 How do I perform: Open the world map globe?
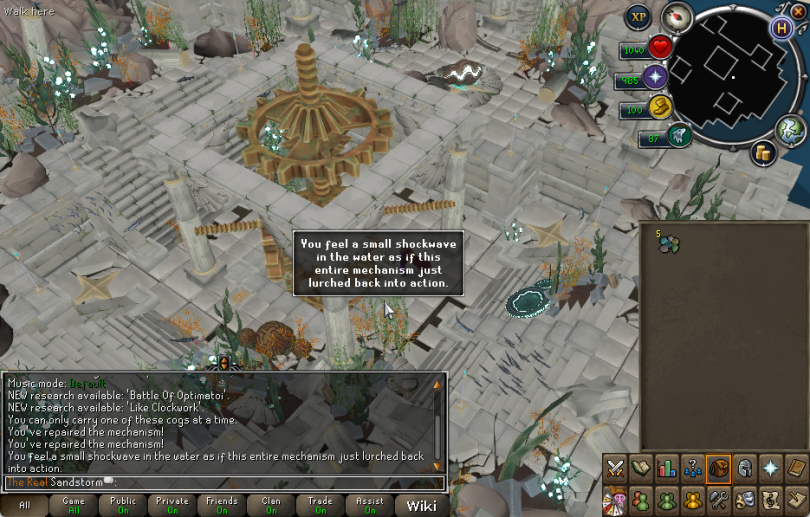791,128
